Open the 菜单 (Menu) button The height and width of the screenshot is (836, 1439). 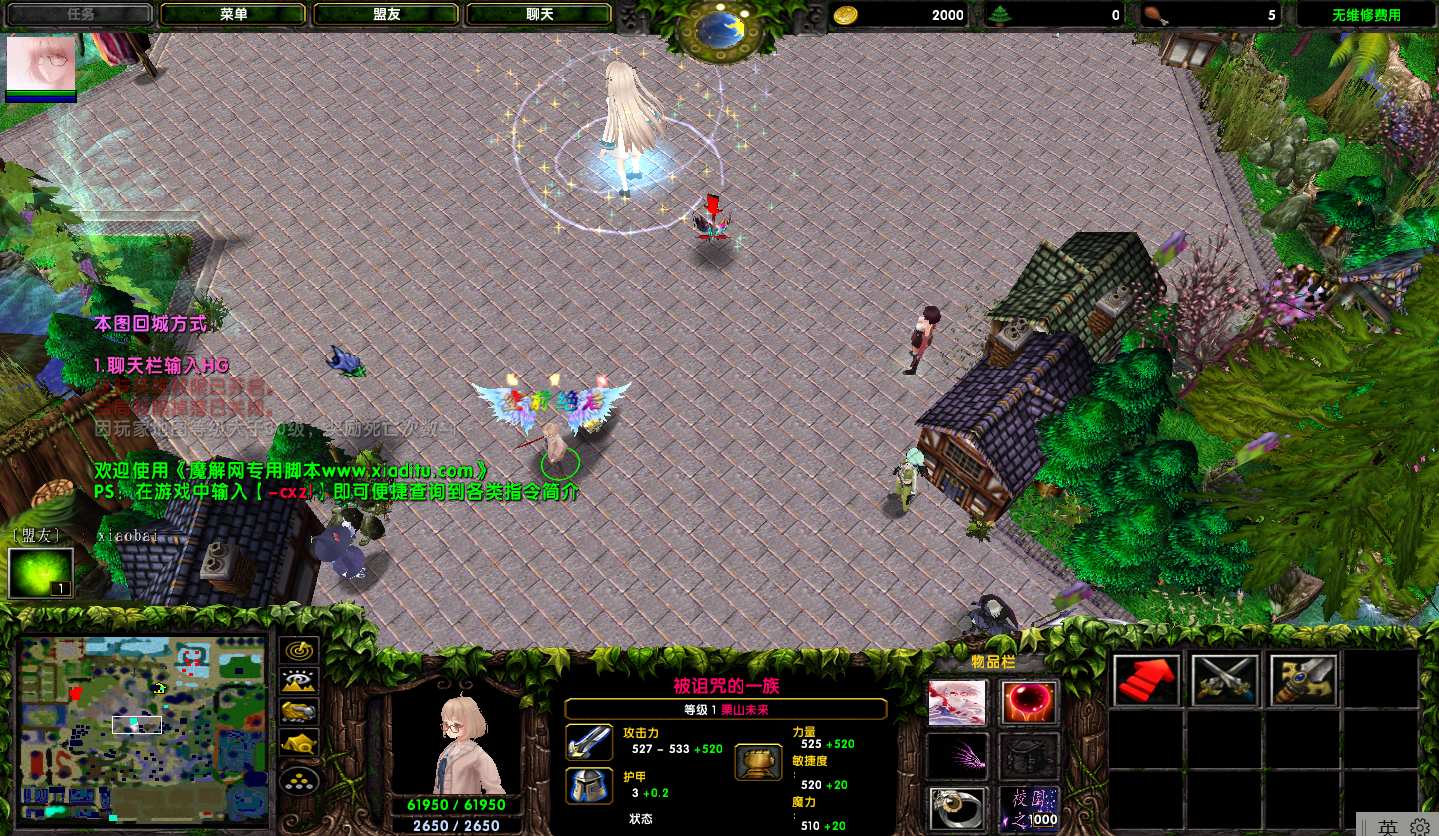233,15
